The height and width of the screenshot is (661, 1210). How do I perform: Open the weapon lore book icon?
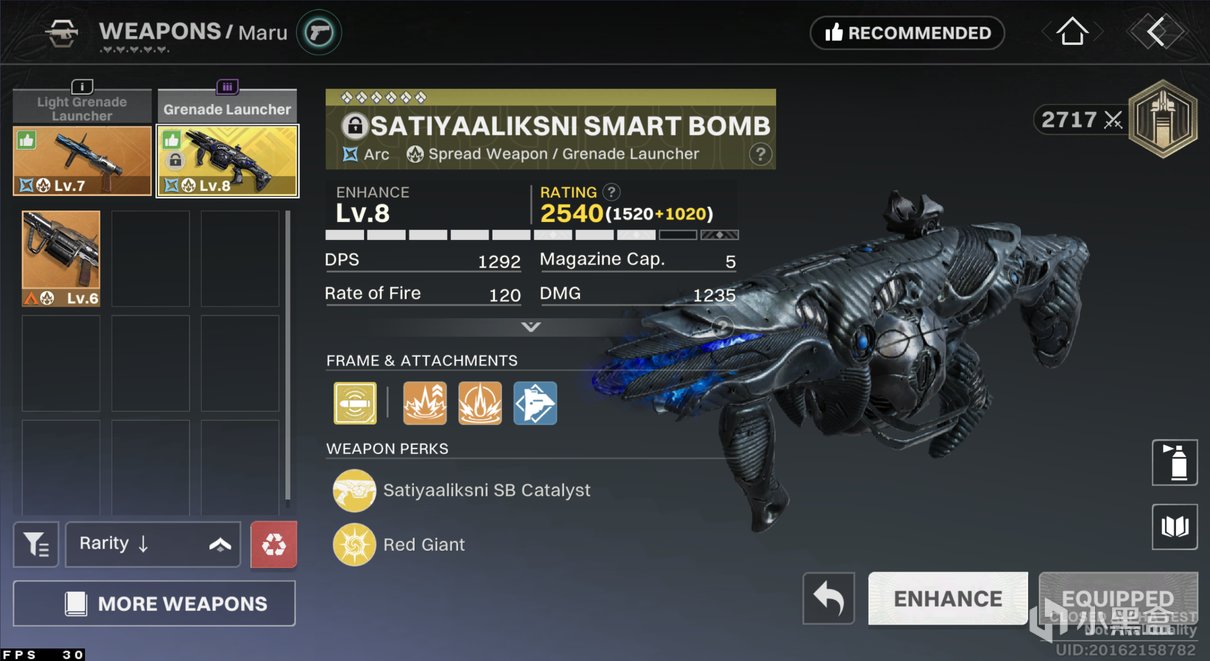point(1174,527)
